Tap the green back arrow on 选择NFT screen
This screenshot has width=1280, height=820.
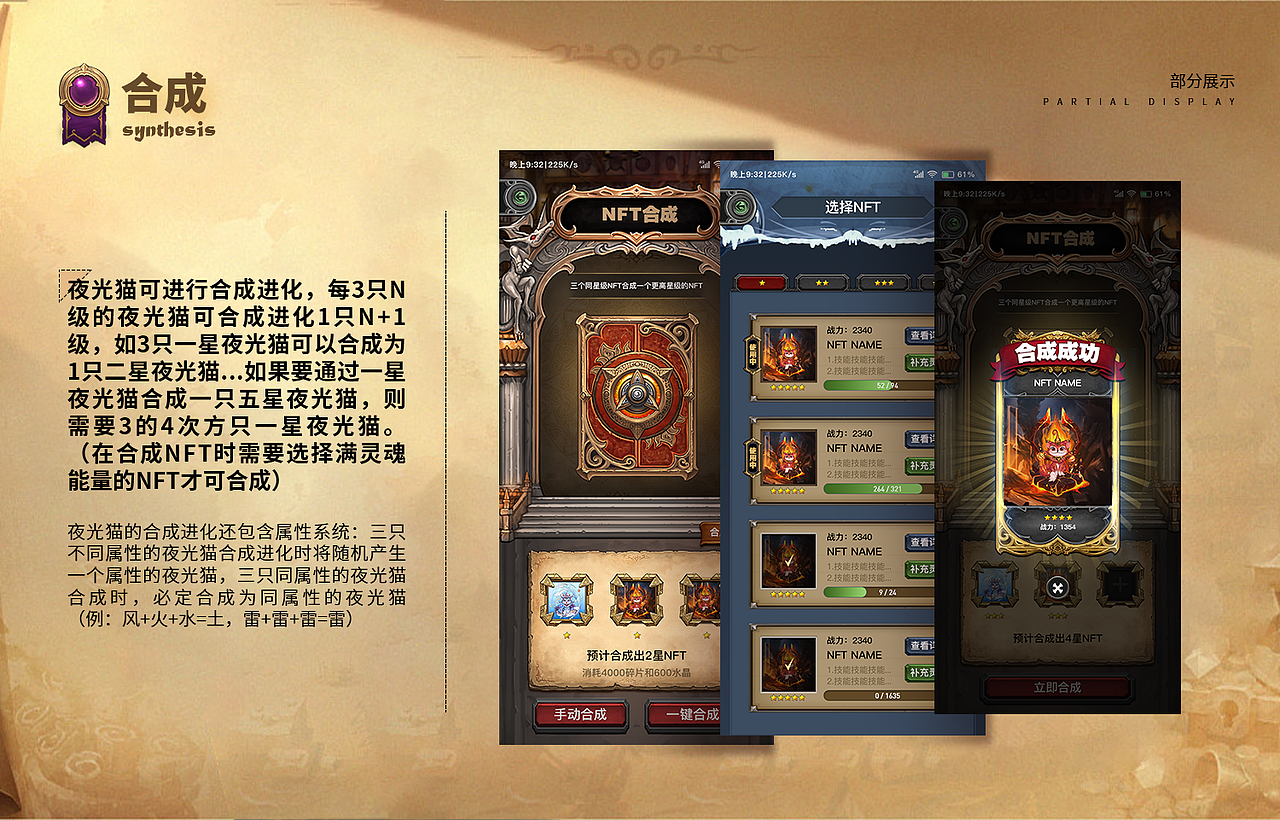tap(740, 206)
